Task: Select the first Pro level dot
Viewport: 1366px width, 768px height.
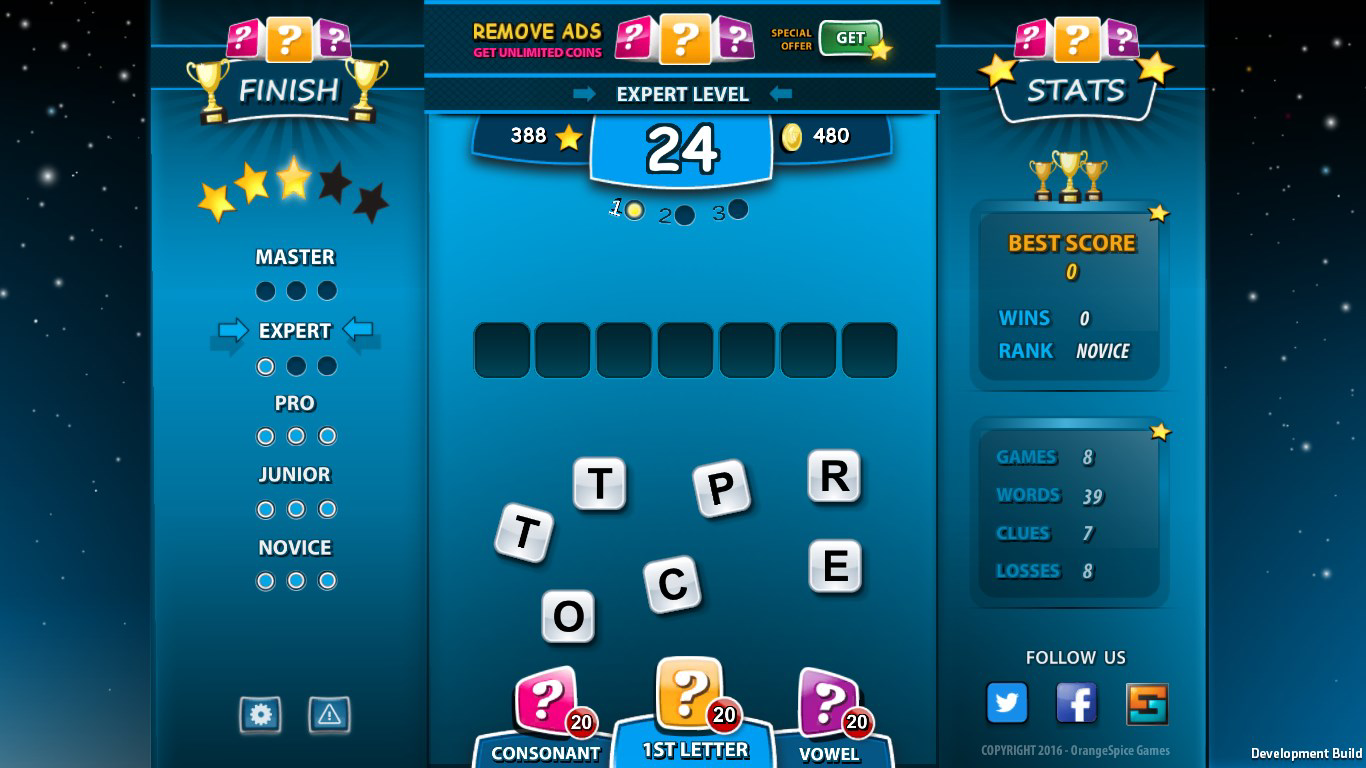Action: (x=266, y=435)
